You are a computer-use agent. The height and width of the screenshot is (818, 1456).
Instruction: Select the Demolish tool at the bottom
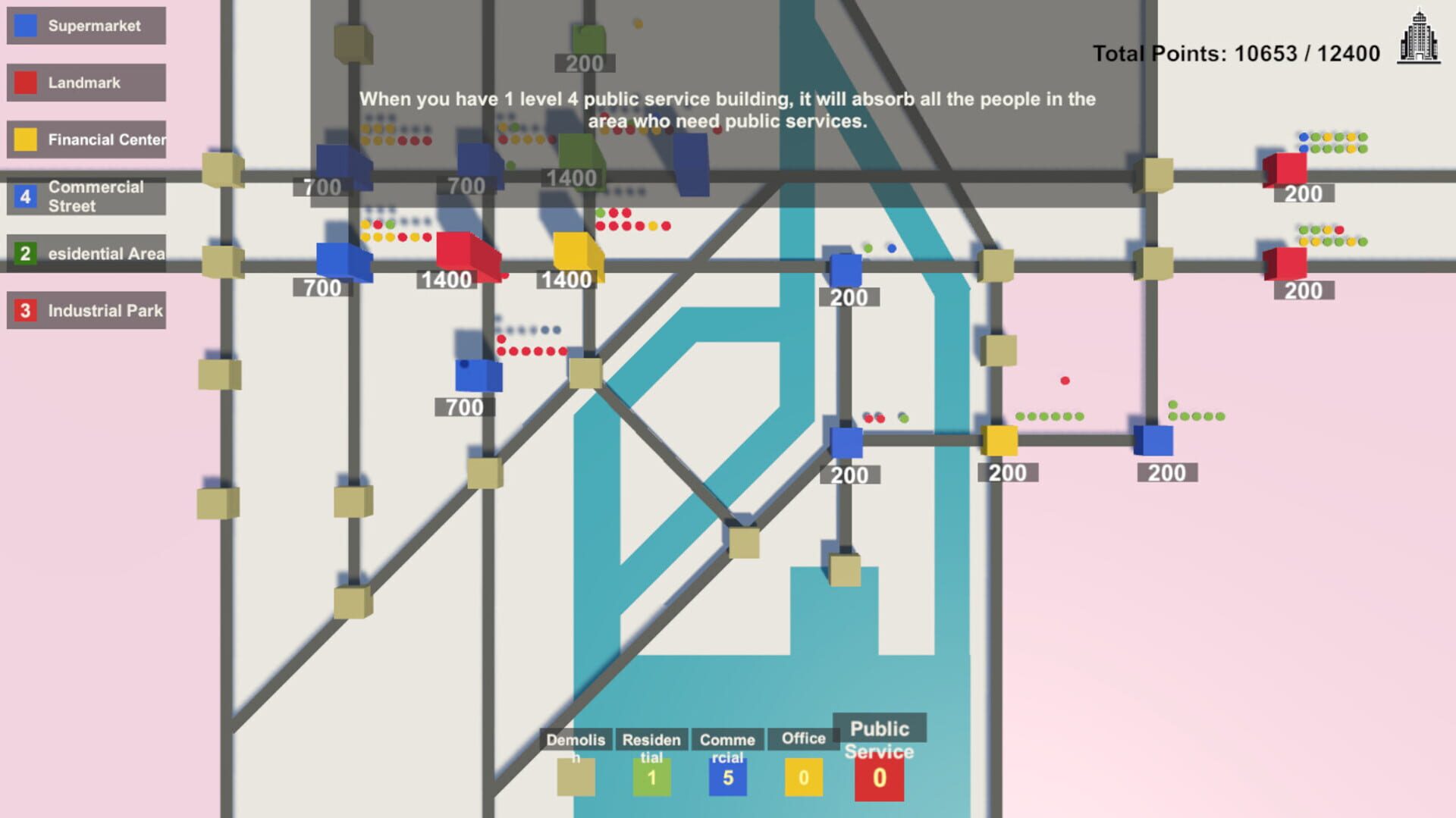click(x=574, y=775)
